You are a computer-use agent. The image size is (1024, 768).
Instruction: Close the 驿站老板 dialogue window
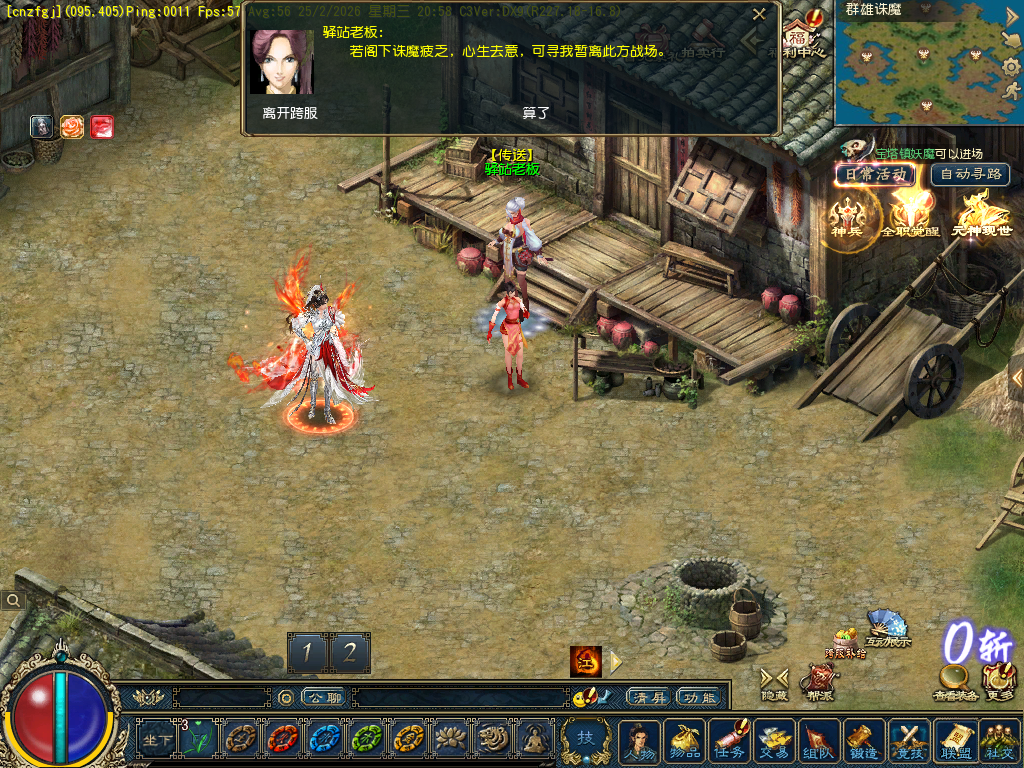[x=760, y=14]
